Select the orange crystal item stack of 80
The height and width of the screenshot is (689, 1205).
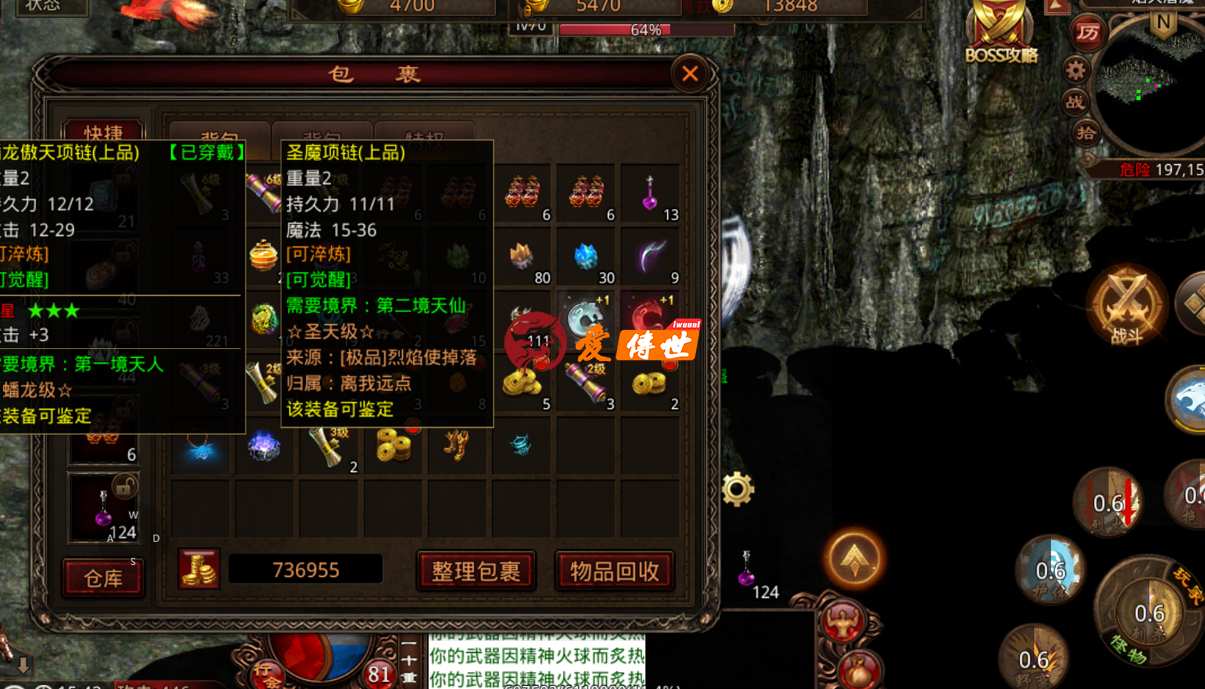(522, 257)
